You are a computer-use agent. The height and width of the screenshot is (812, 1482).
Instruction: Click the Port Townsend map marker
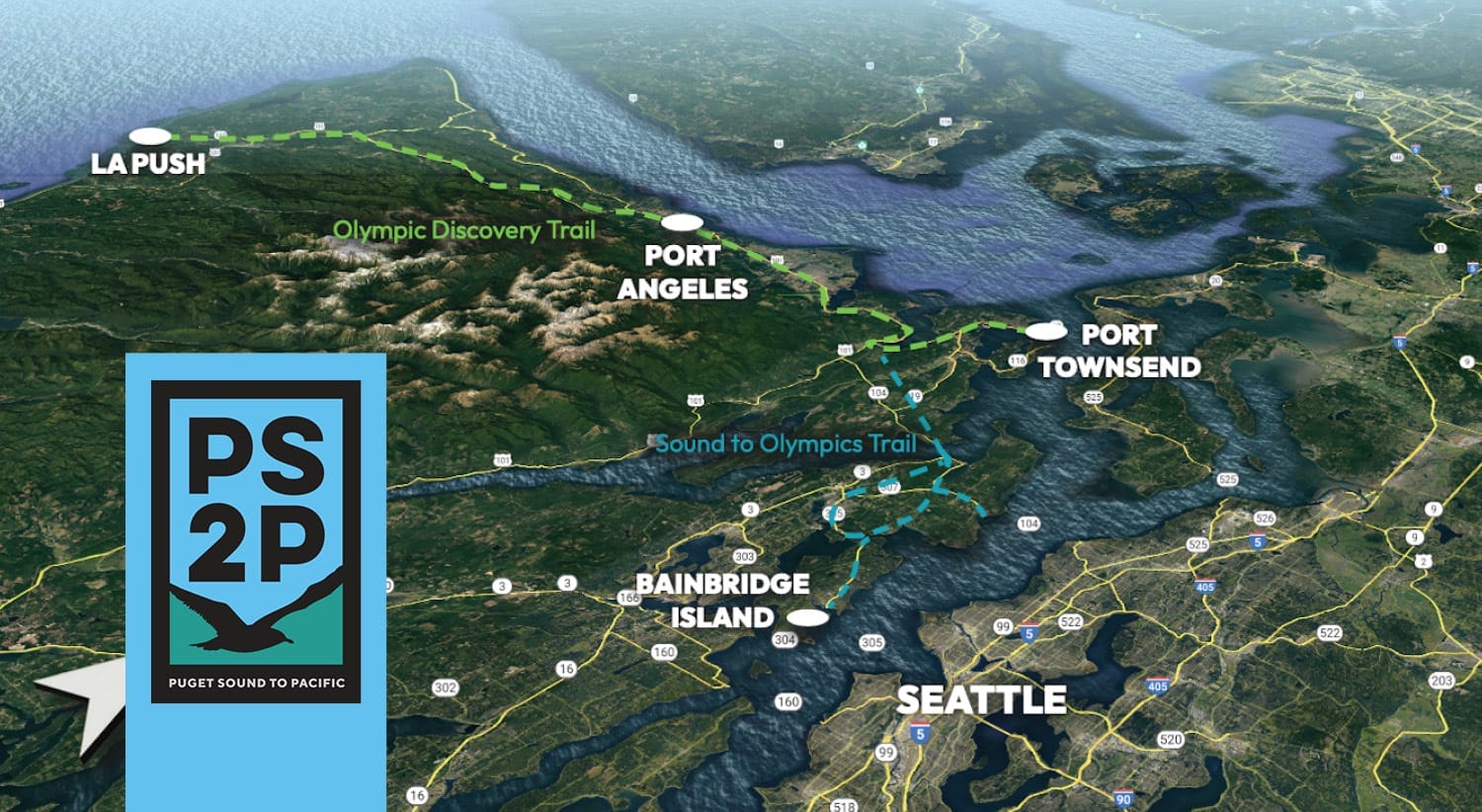tap(1046, 332)
